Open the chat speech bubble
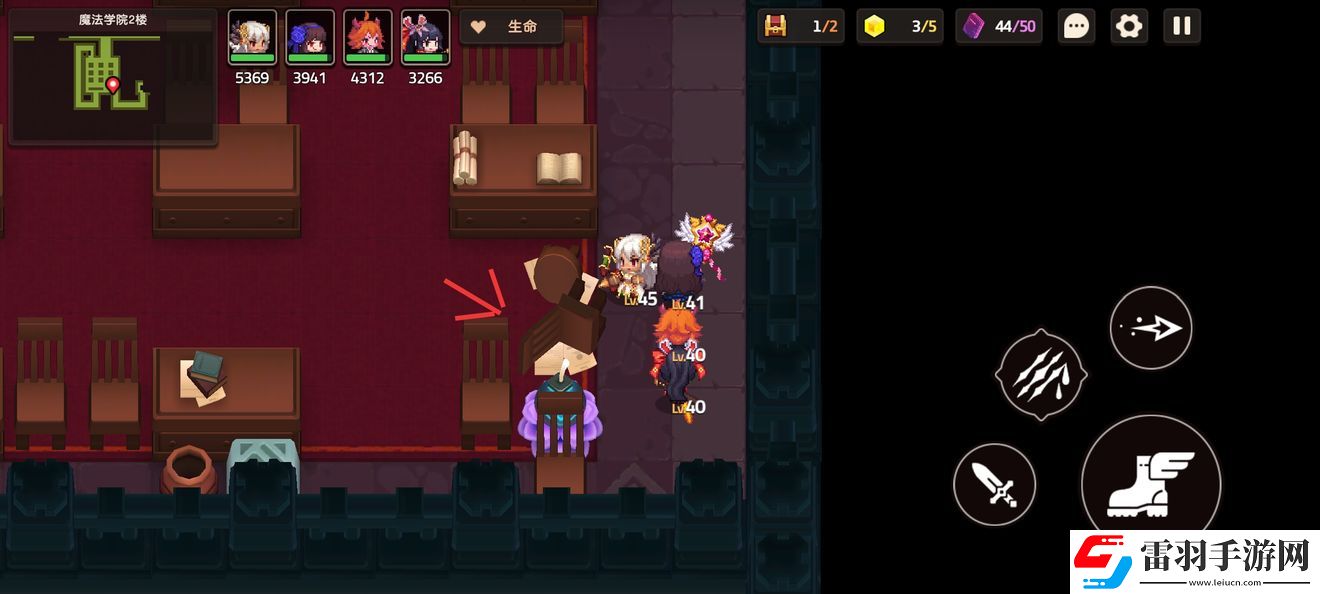Image resolution: width=1320 pixels, height=594 pixels. pyautogui.click(x=1076, y=26)
